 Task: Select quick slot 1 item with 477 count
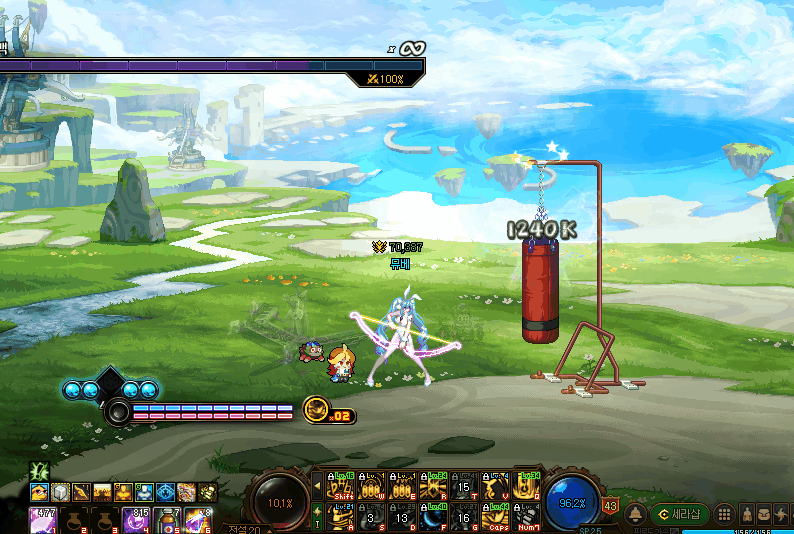(x=42, y=520)
